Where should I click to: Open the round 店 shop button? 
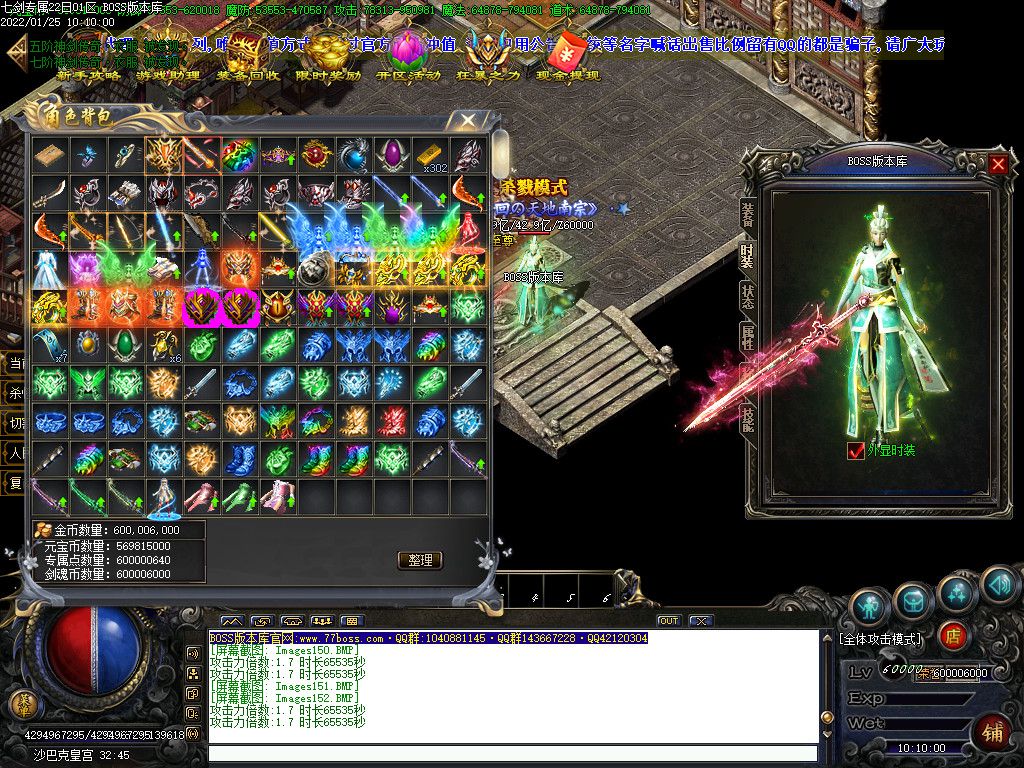click(953, 635)
